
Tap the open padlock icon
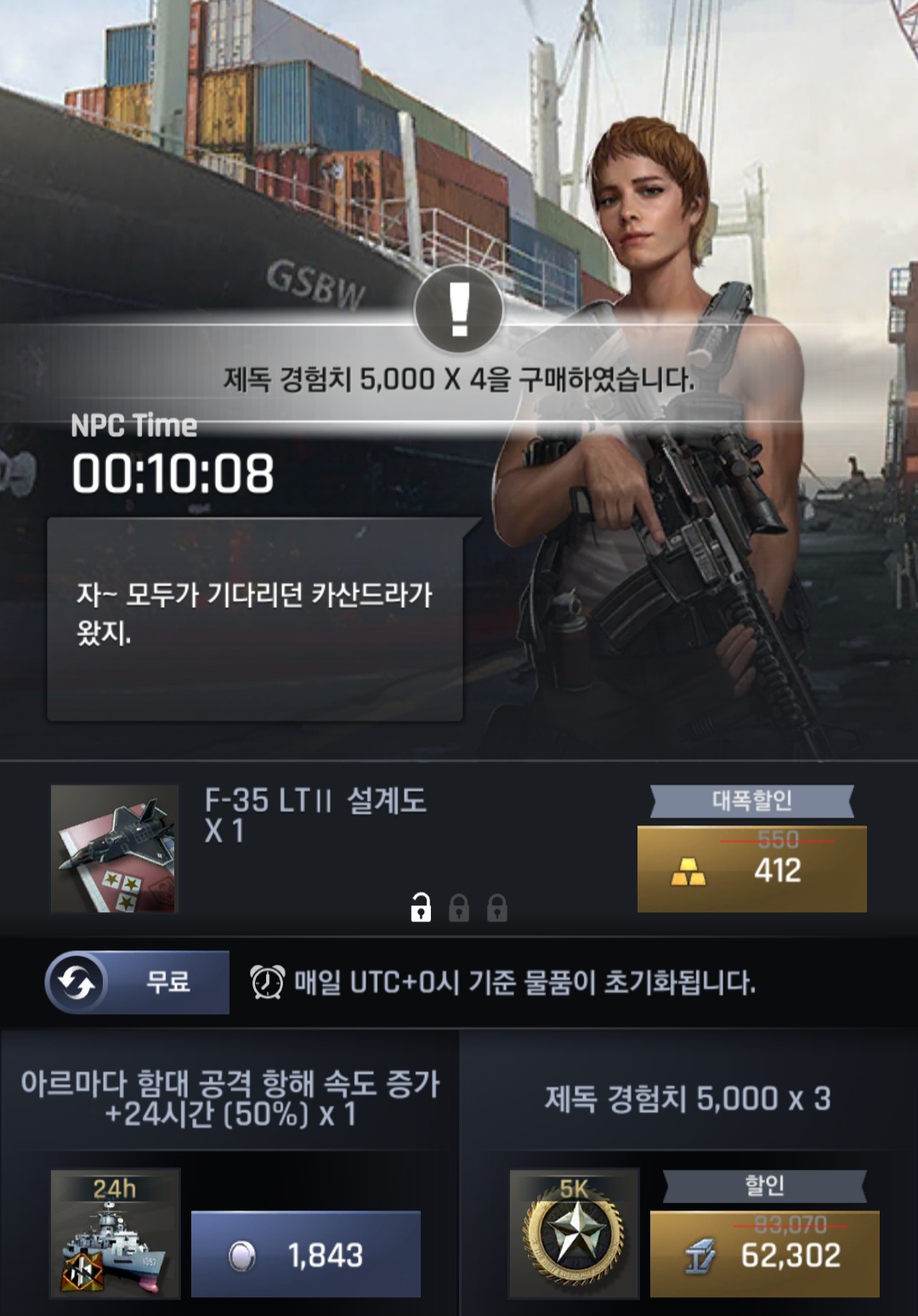(x=421, y=908)
